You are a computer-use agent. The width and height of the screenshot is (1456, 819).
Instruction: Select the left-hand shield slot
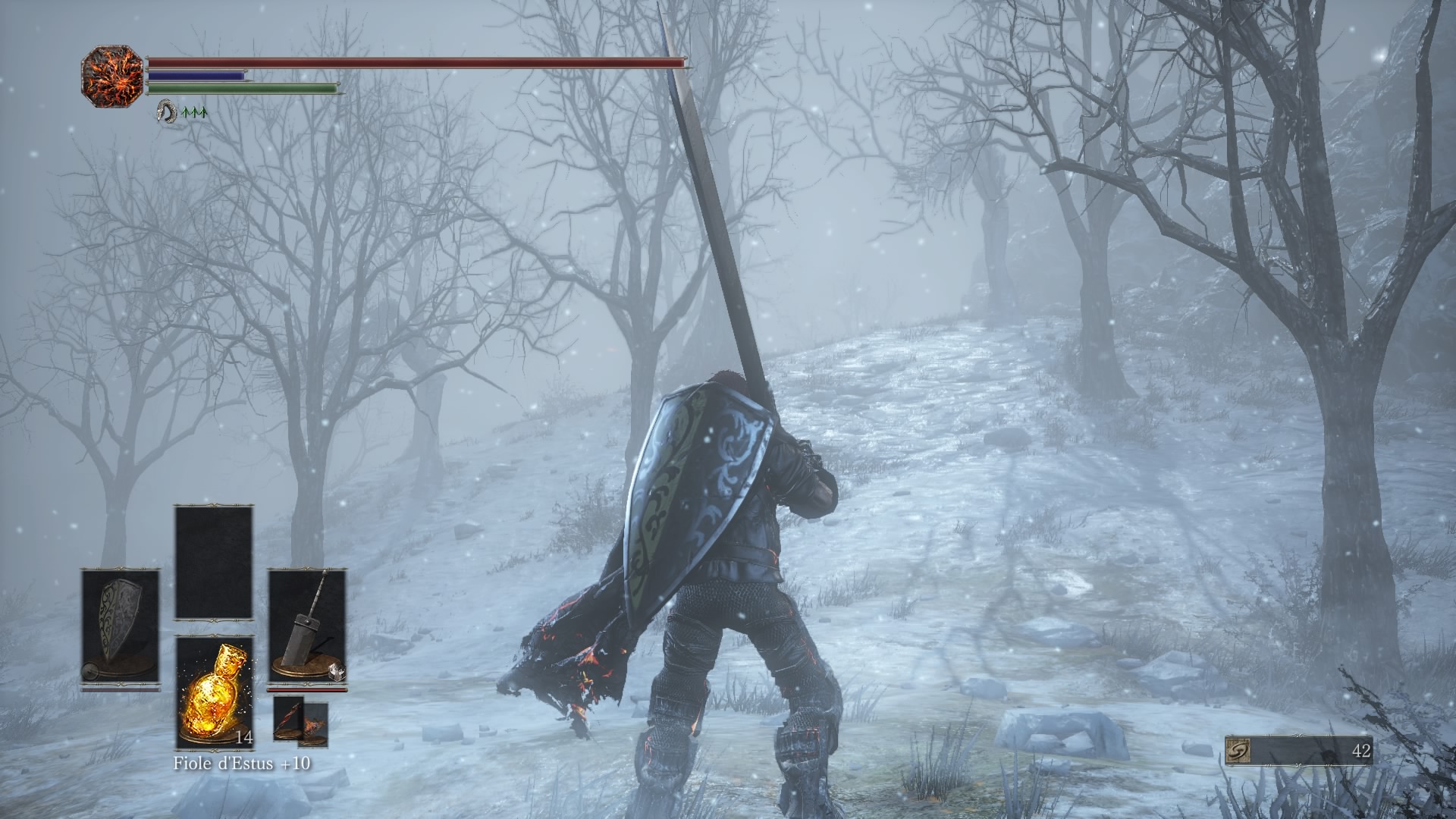coord(121,628)
